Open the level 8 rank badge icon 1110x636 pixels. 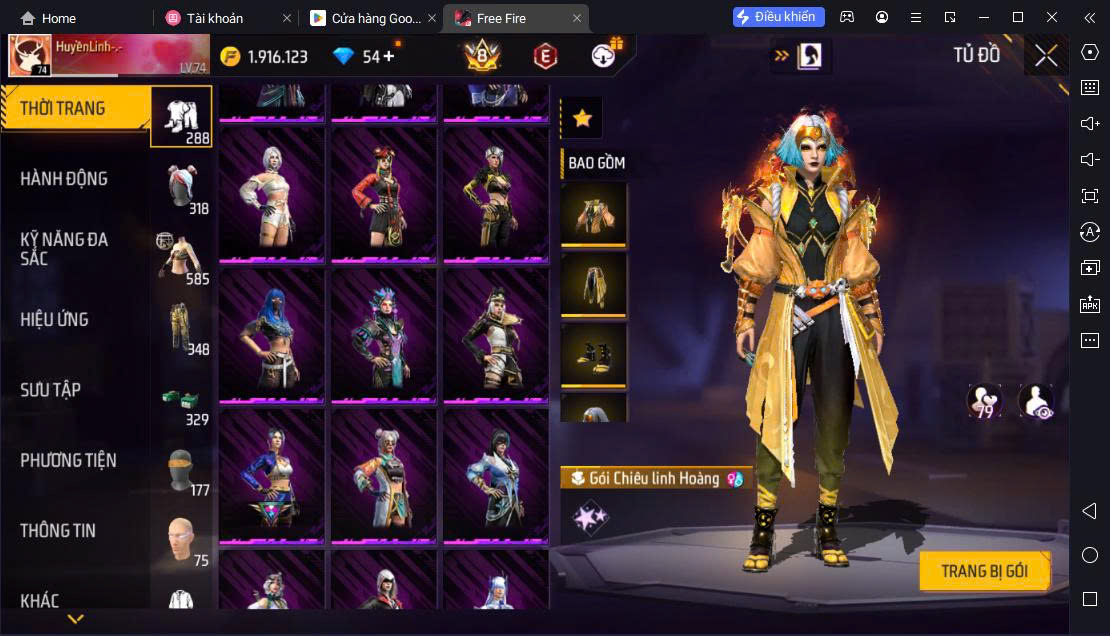coord(483,57)
